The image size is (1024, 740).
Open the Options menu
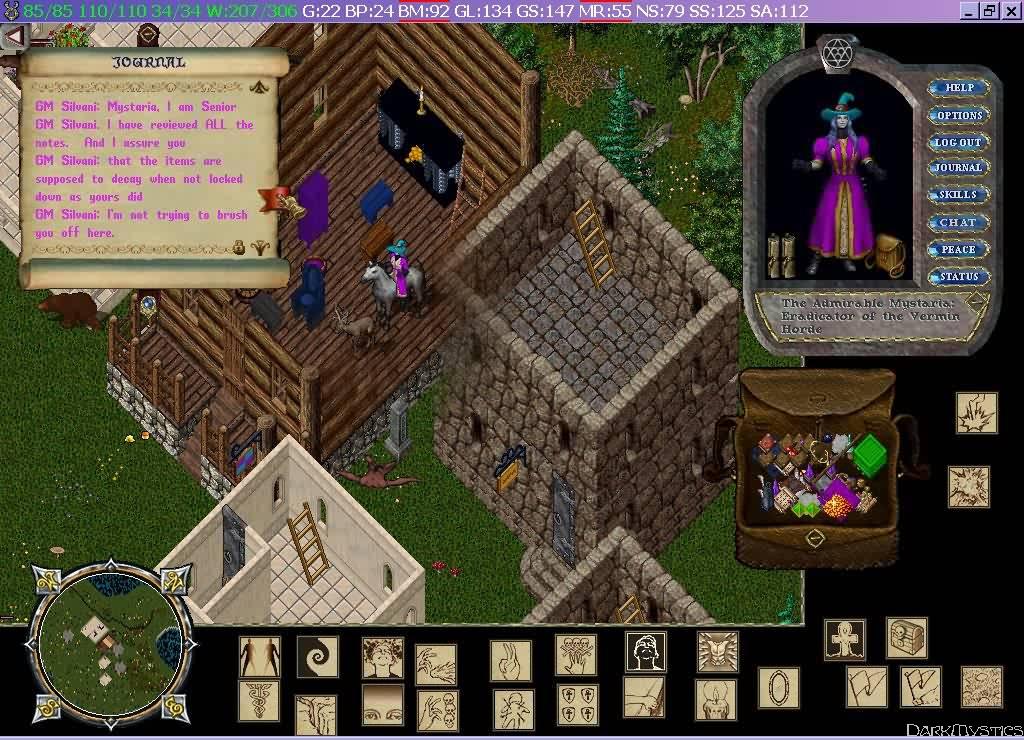point(959,115)
